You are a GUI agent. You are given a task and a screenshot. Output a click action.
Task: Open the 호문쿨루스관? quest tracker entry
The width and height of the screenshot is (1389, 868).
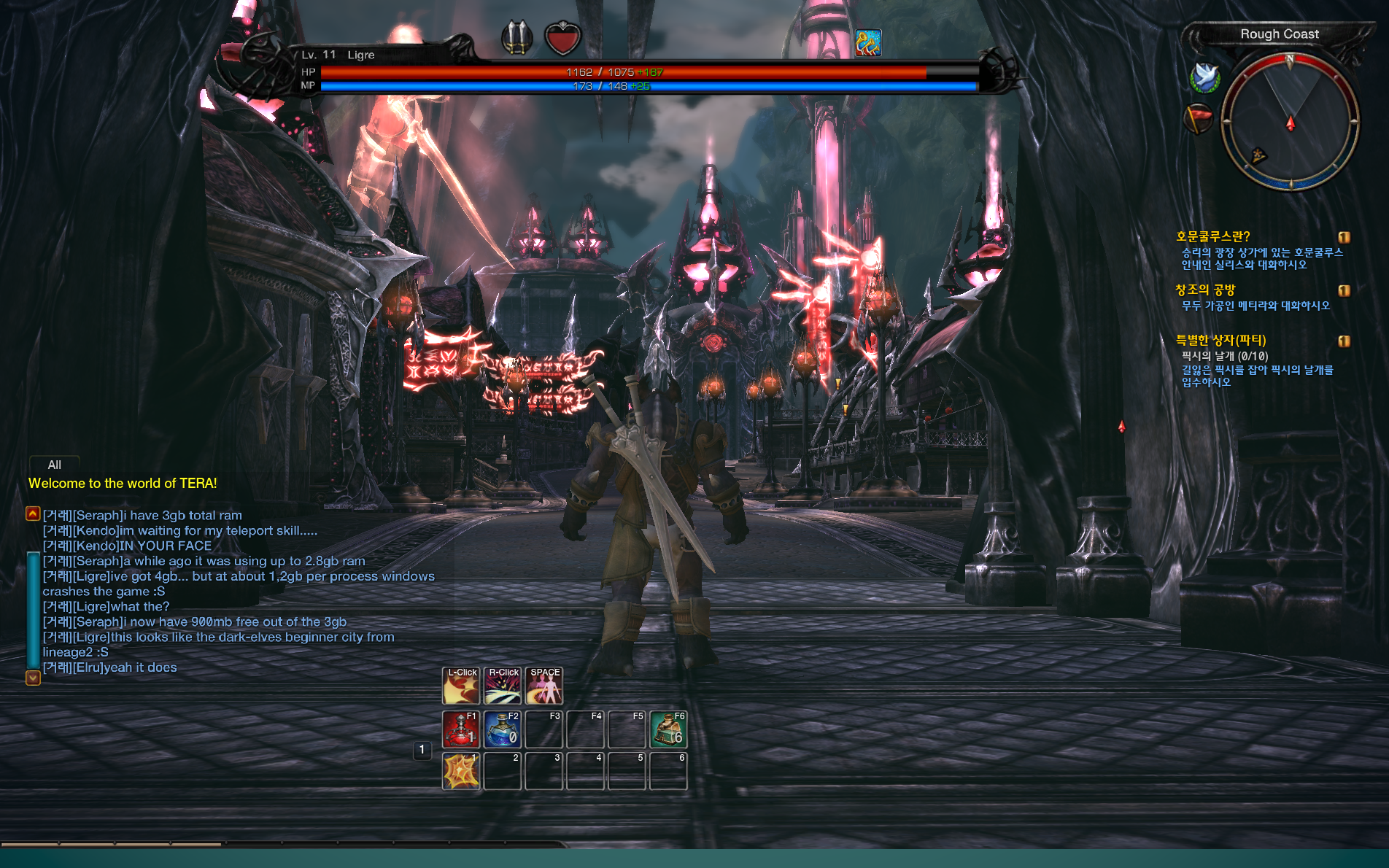1212,236
